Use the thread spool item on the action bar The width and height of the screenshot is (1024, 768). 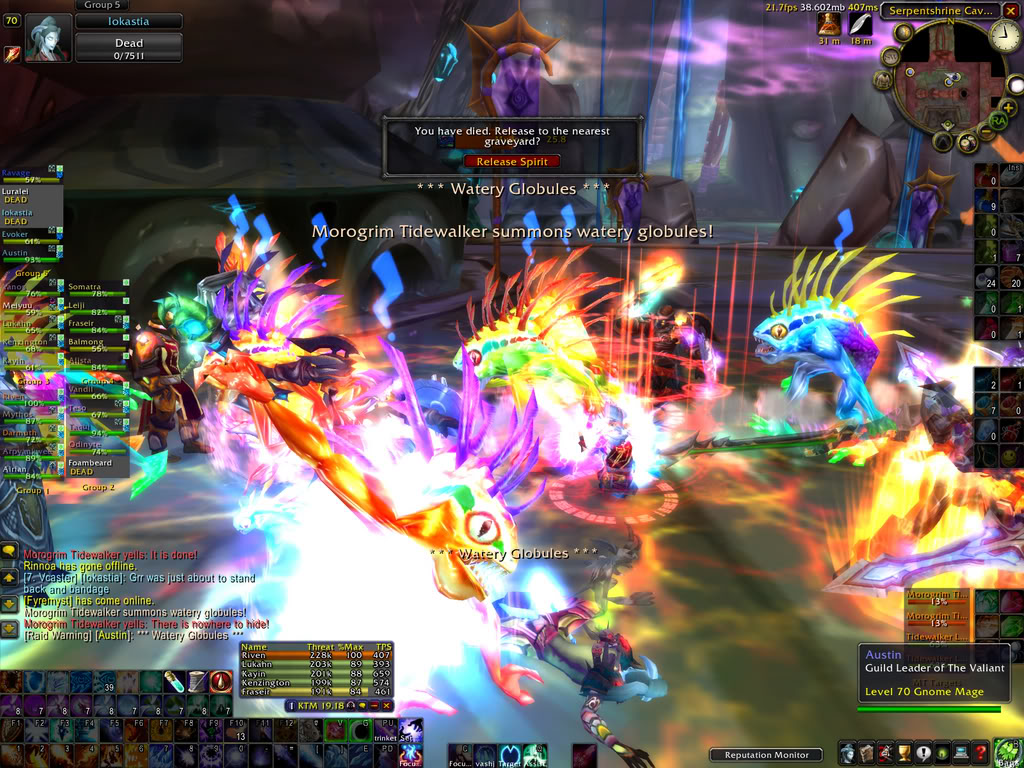(x=197, y=682)
